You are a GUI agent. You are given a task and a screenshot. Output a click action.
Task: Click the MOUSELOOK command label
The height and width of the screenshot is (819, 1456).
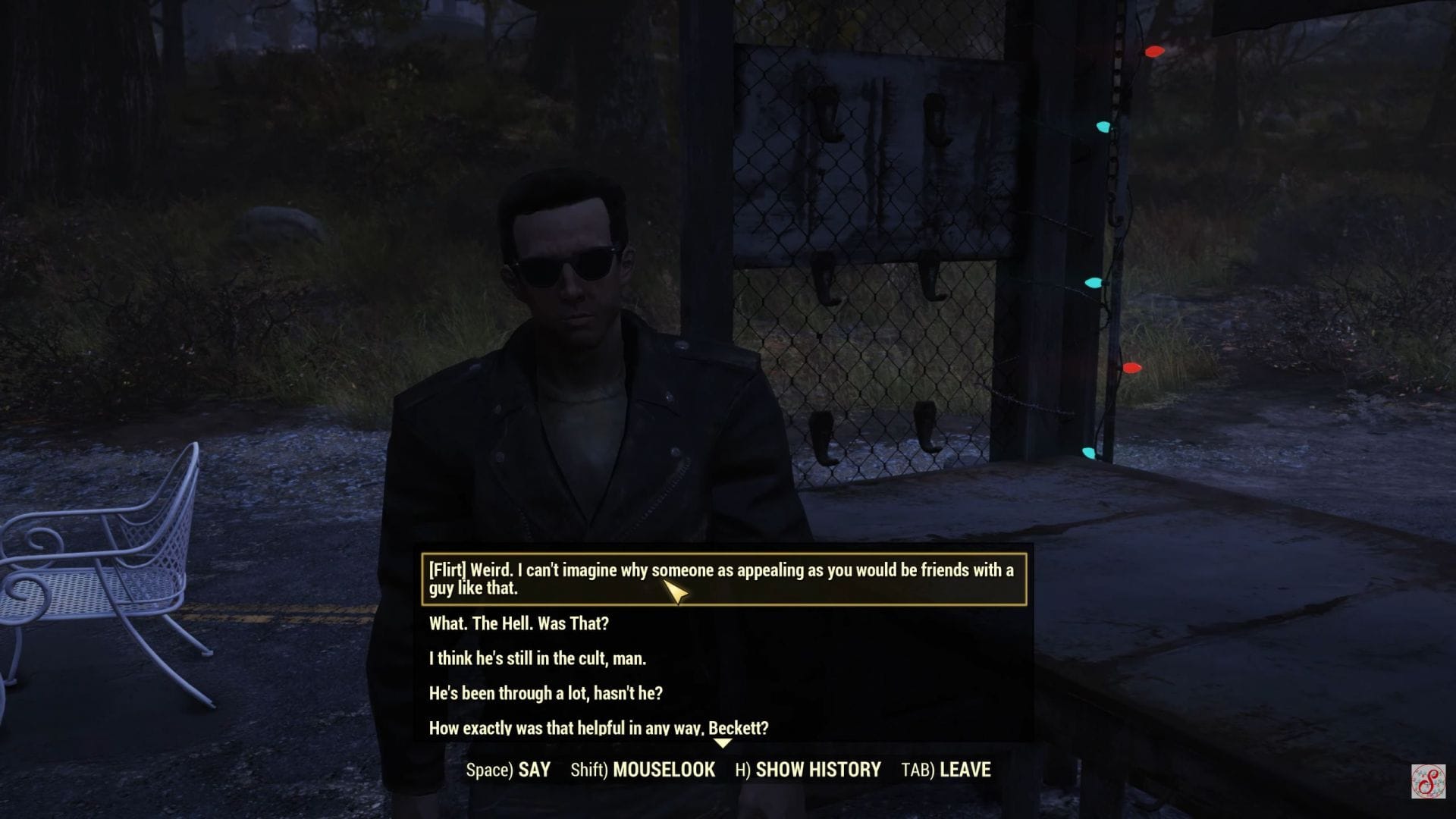(663, 769)
